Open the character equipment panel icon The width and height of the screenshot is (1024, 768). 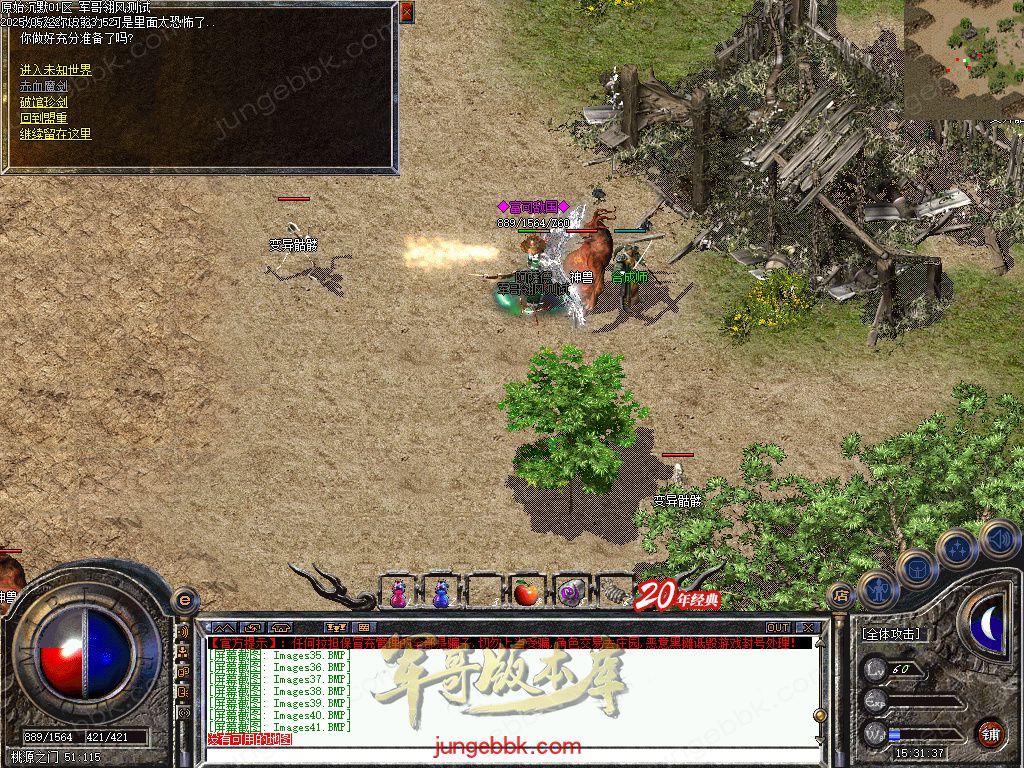pos(877,589)
